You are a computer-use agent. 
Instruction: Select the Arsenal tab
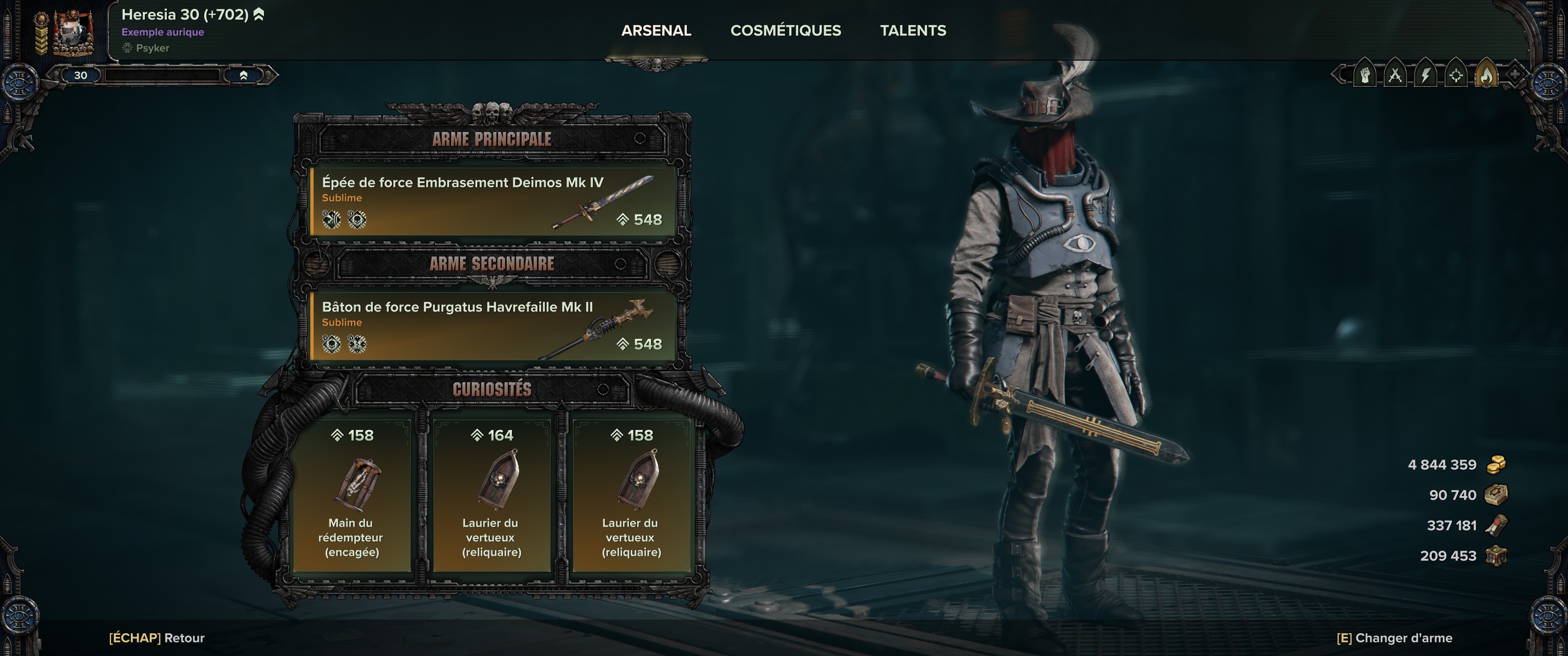(655, 31)
